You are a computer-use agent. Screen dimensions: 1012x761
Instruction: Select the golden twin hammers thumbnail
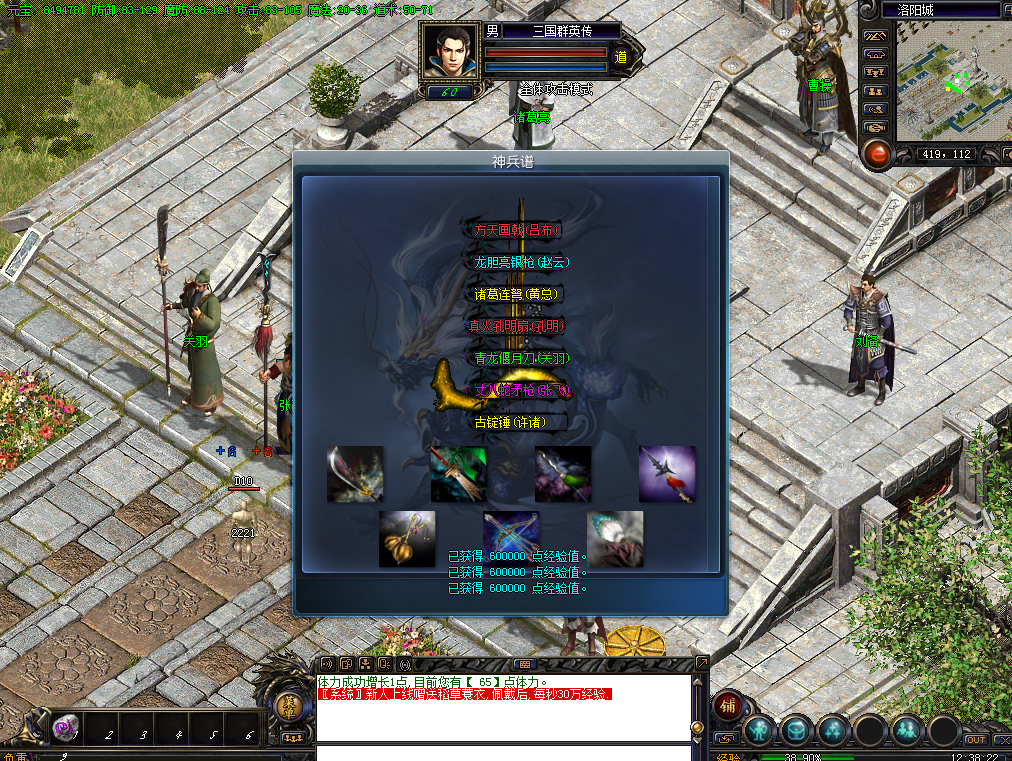(x=407, y=539)
